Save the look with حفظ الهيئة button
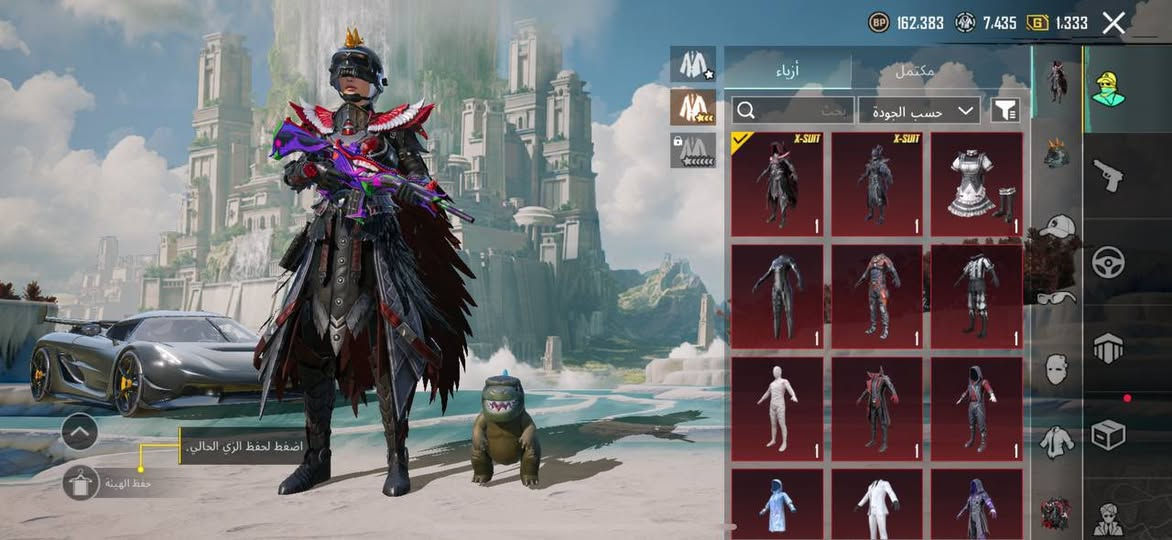Viewport: 1172px width, 540px height. pos(81,483)
